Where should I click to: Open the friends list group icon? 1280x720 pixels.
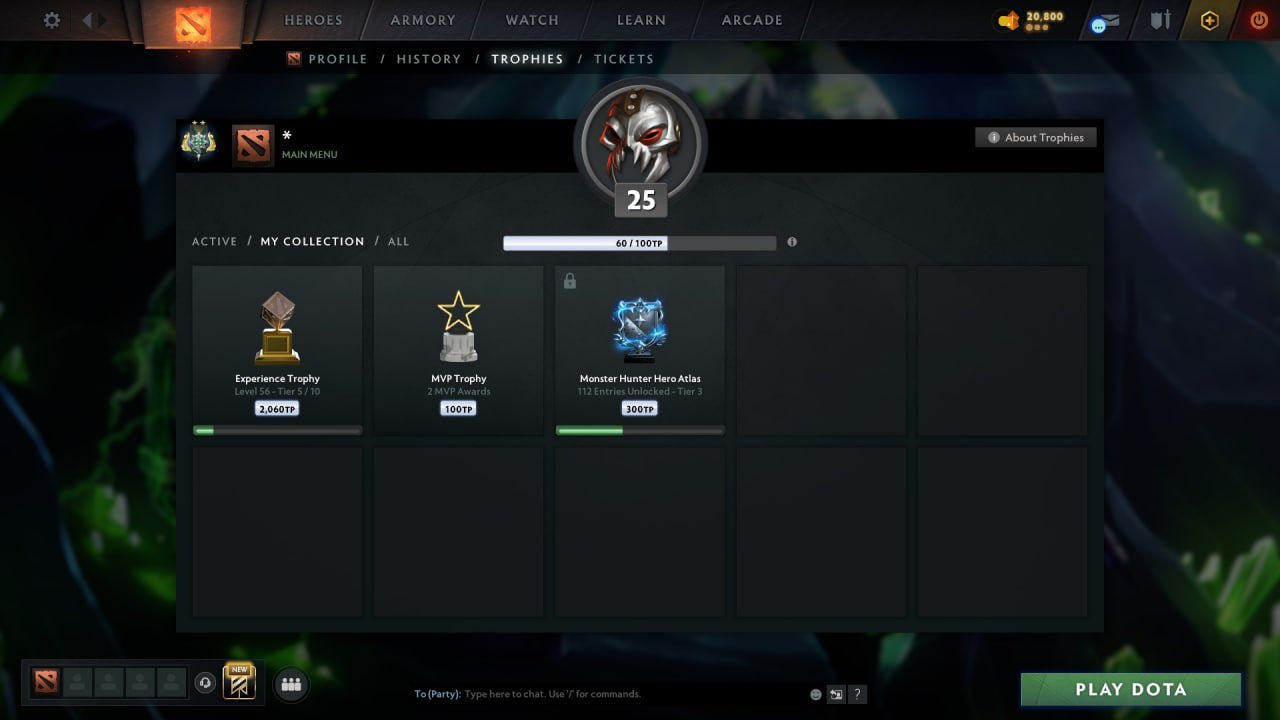pos(291,684)
